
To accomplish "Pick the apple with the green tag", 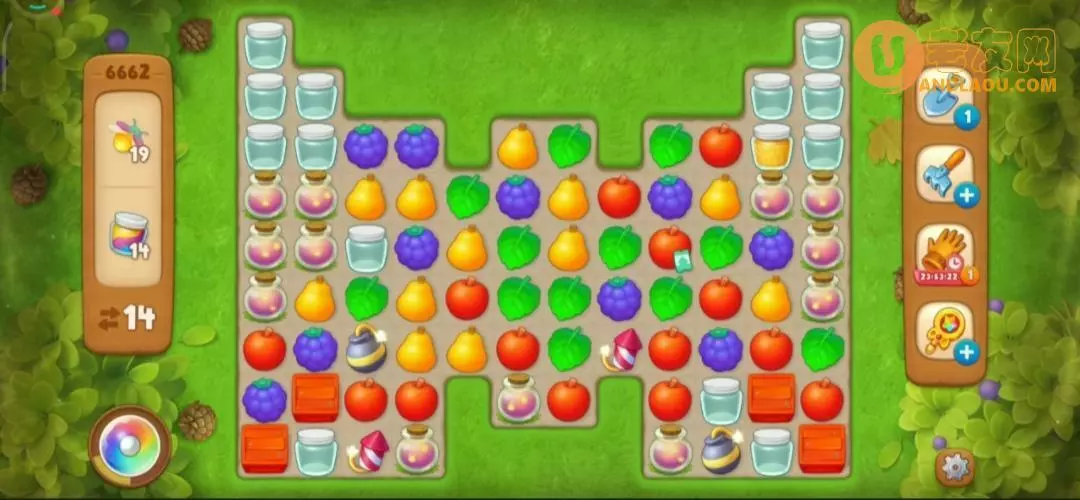I will (670, 247).
